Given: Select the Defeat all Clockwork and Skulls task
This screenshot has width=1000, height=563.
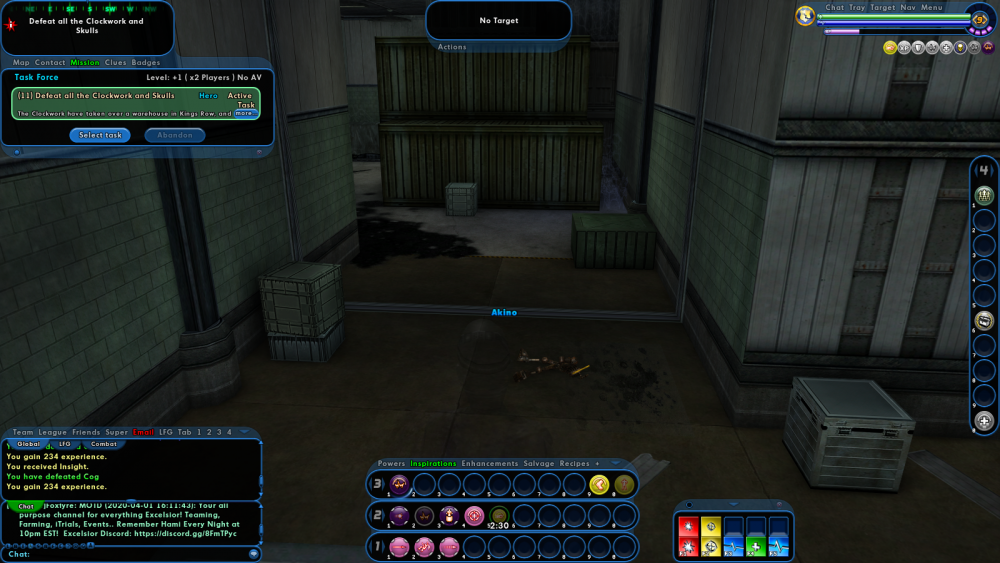Looking at the screenshot, I should point(100,96).
